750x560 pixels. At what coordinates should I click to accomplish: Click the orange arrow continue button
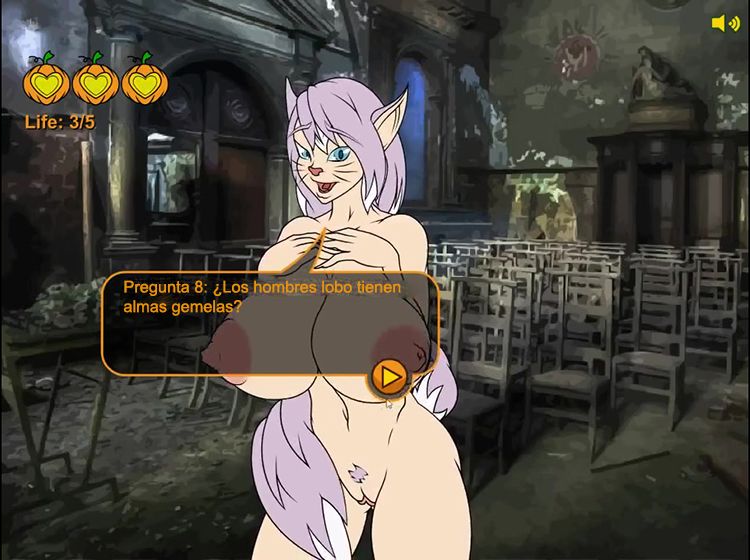pyautogui.click(x=390, y=376)
